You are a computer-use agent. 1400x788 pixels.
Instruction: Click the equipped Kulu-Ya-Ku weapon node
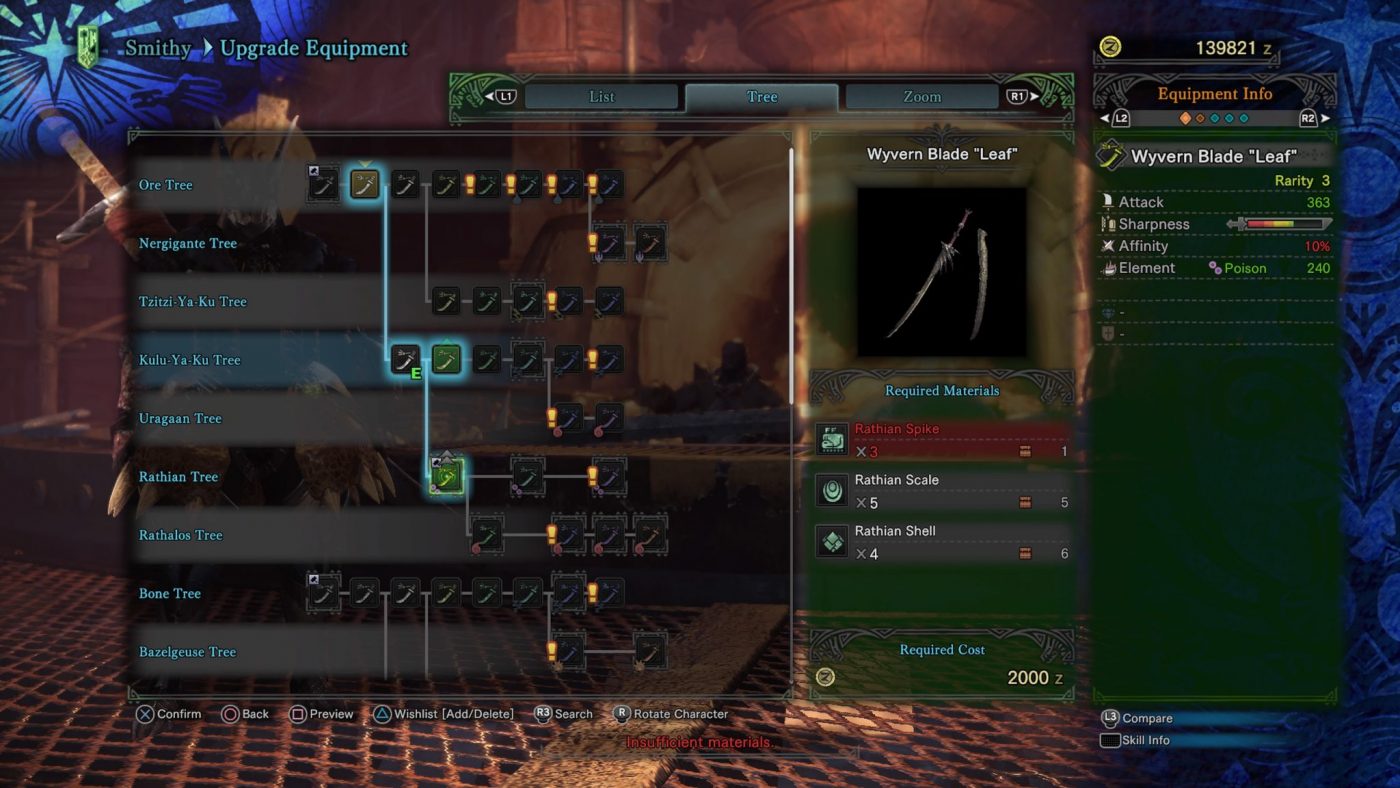[x=405, y=359]
